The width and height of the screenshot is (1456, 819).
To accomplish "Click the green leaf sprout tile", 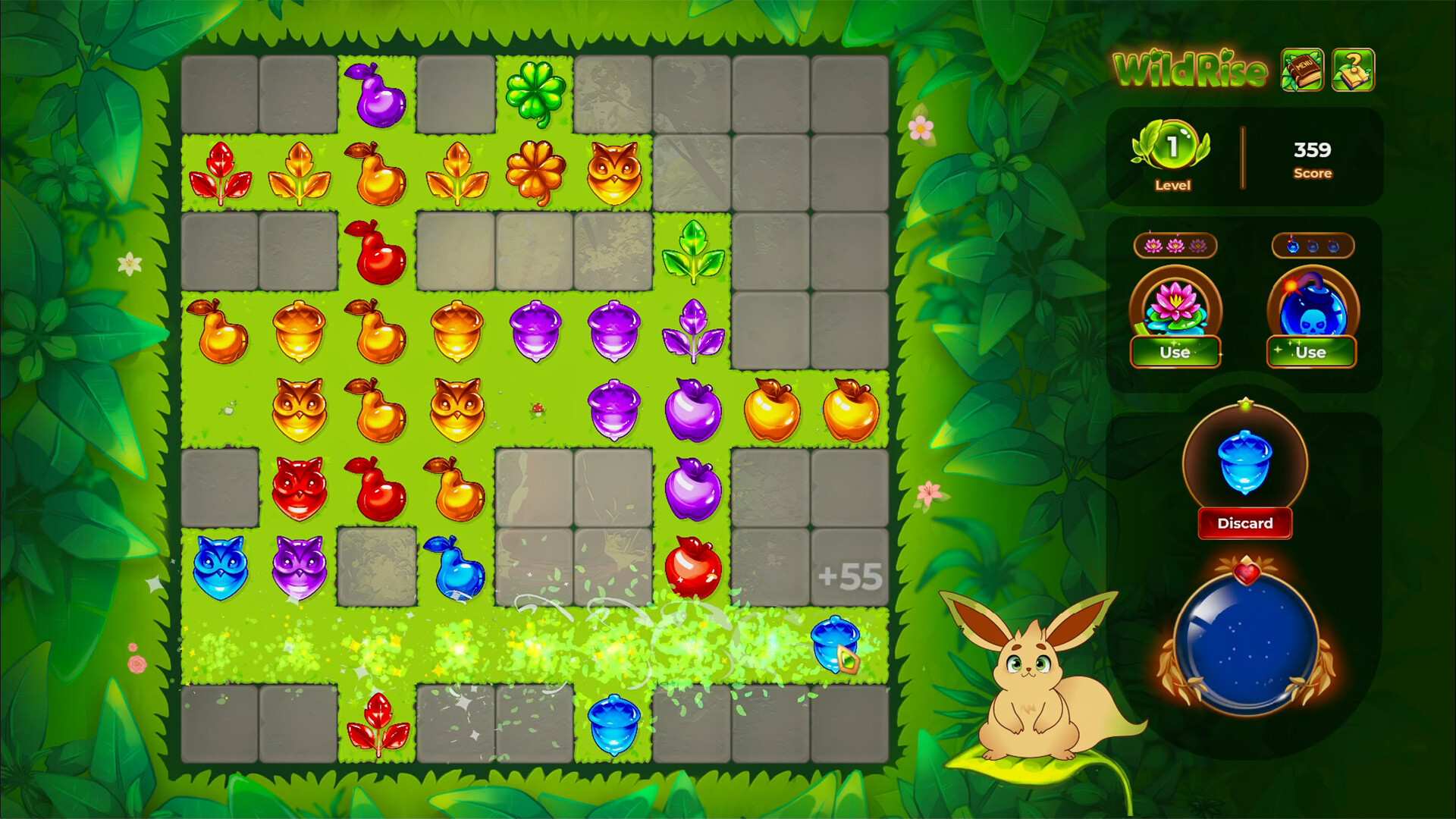I will point(693,252).
